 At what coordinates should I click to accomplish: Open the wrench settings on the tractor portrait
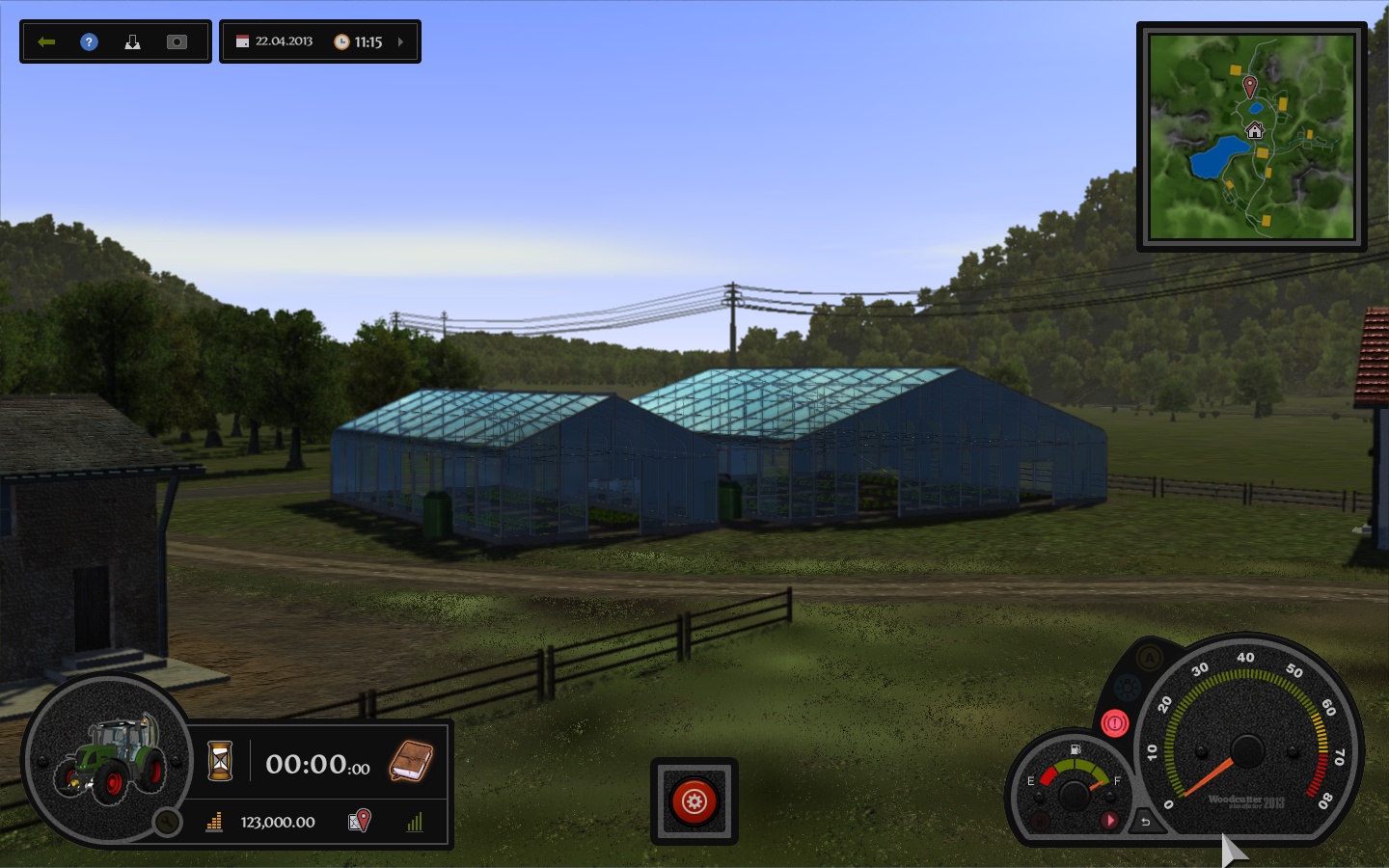[x=166, y=822]
